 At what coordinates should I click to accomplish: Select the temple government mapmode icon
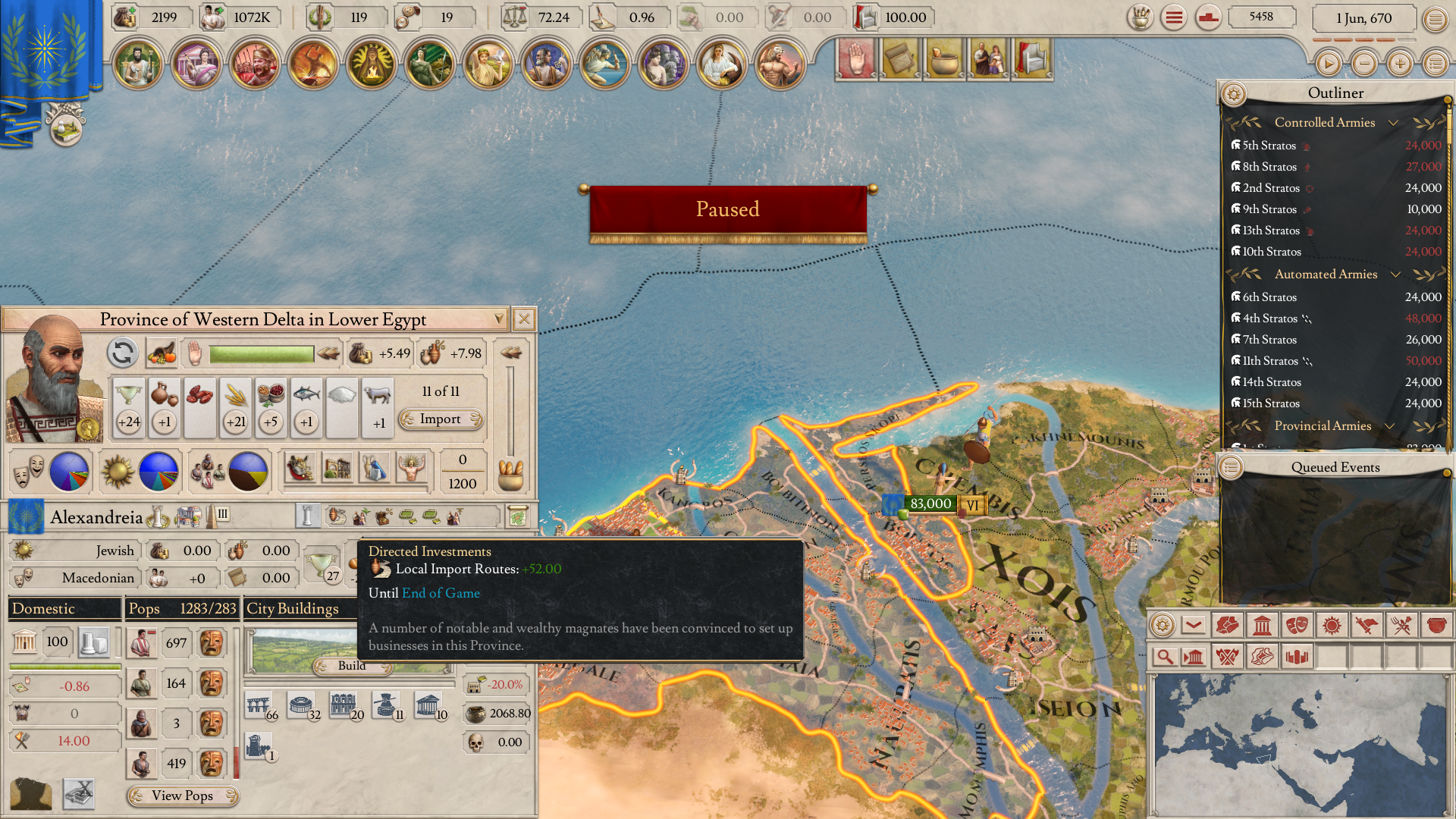[1263, 626]
